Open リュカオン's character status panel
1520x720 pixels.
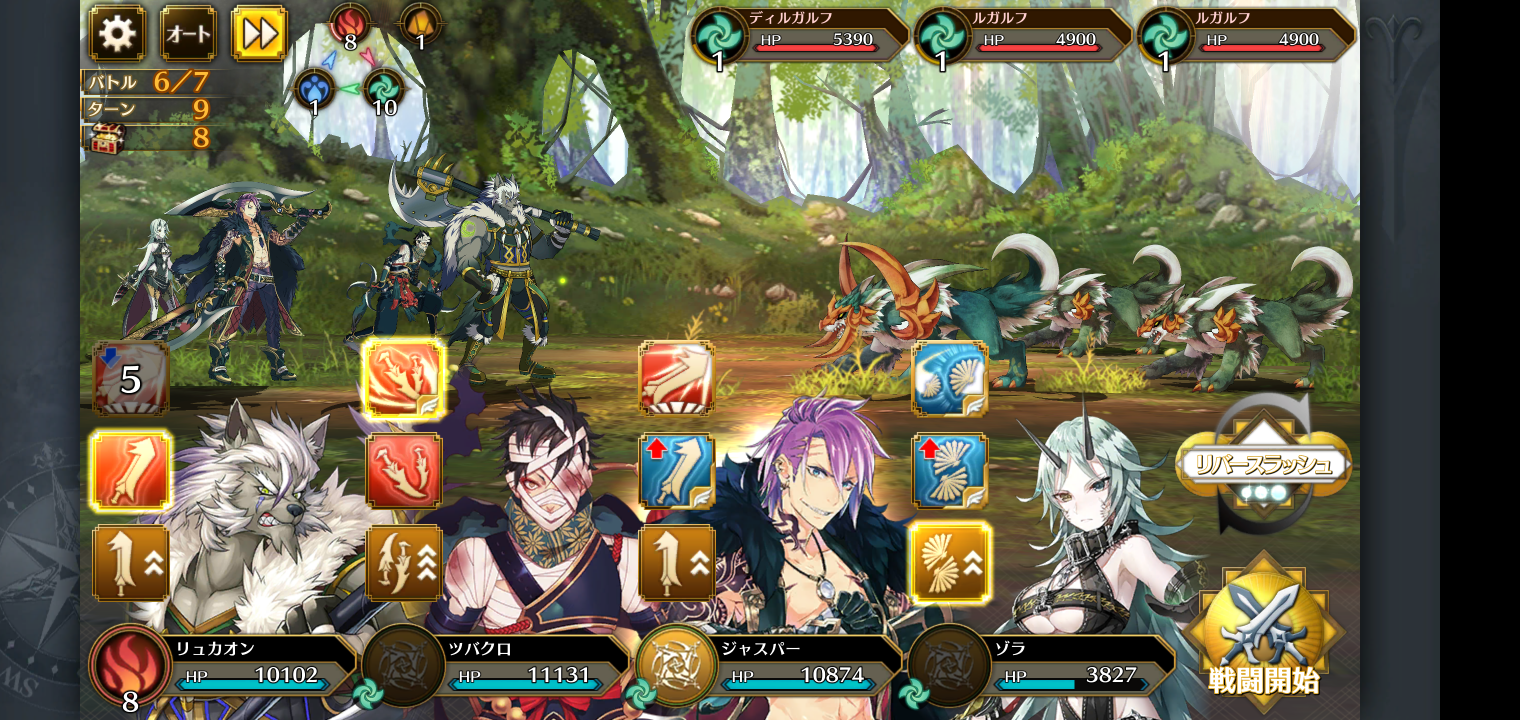click(x=225, y=663)
